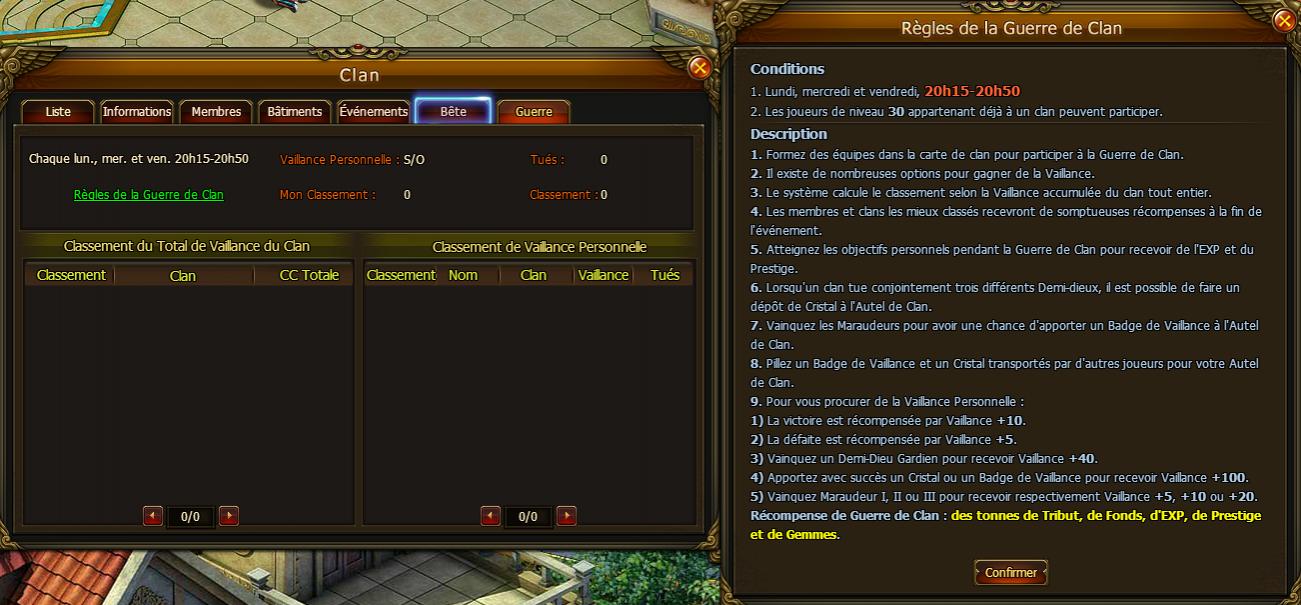Show the Membres tab
Viewport: 1301px width, 605px height.
pos(216,112)
